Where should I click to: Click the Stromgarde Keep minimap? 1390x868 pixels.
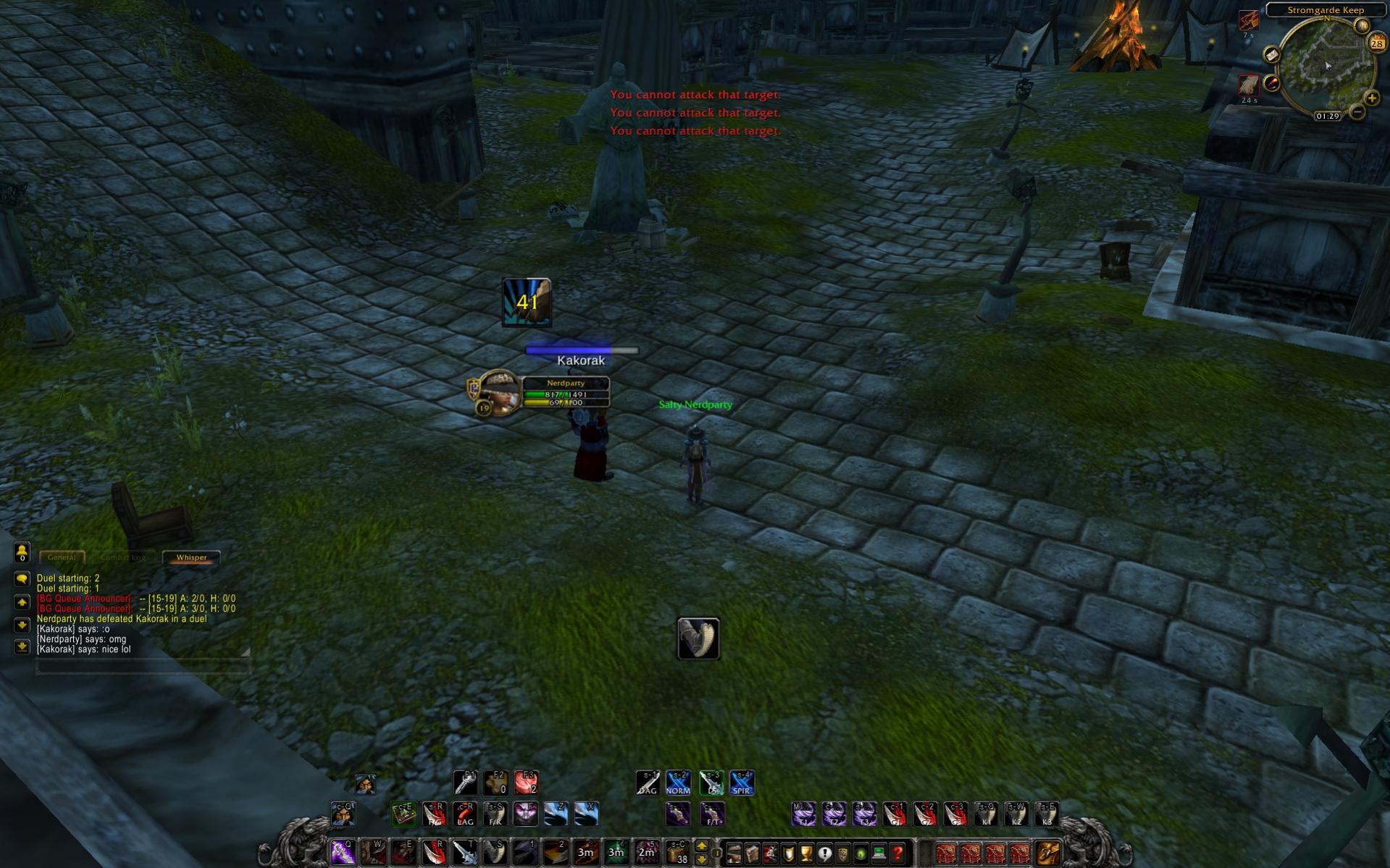coord(1326,67)
